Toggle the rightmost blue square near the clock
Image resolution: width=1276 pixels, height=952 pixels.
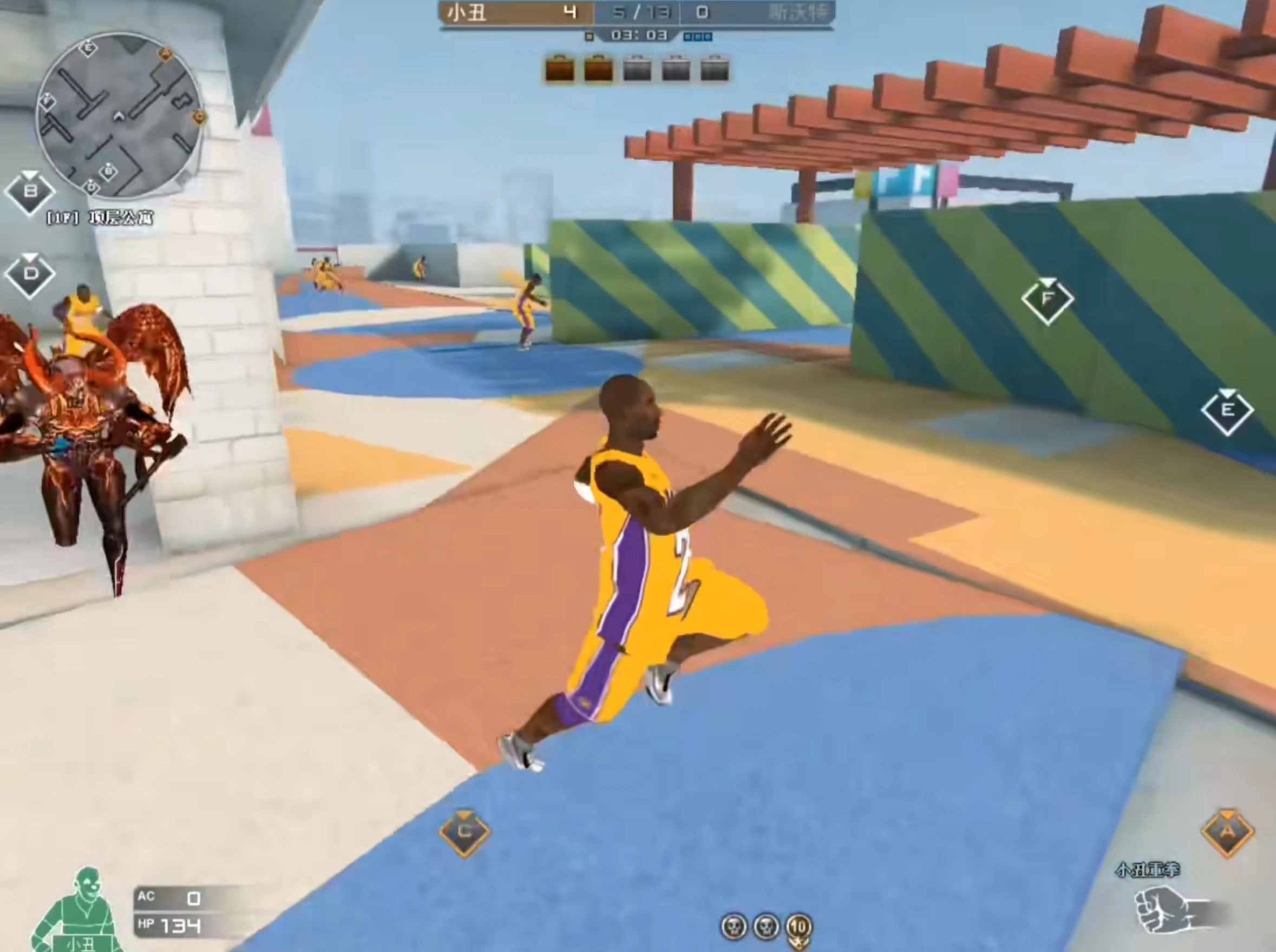pos(707,36)
